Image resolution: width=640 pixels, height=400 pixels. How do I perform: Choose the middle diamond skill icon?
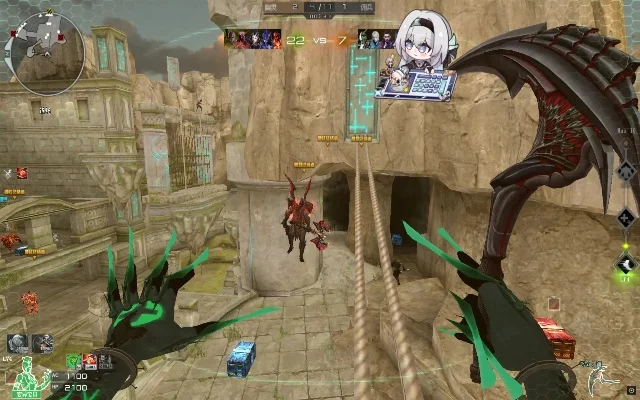(625, 217)
